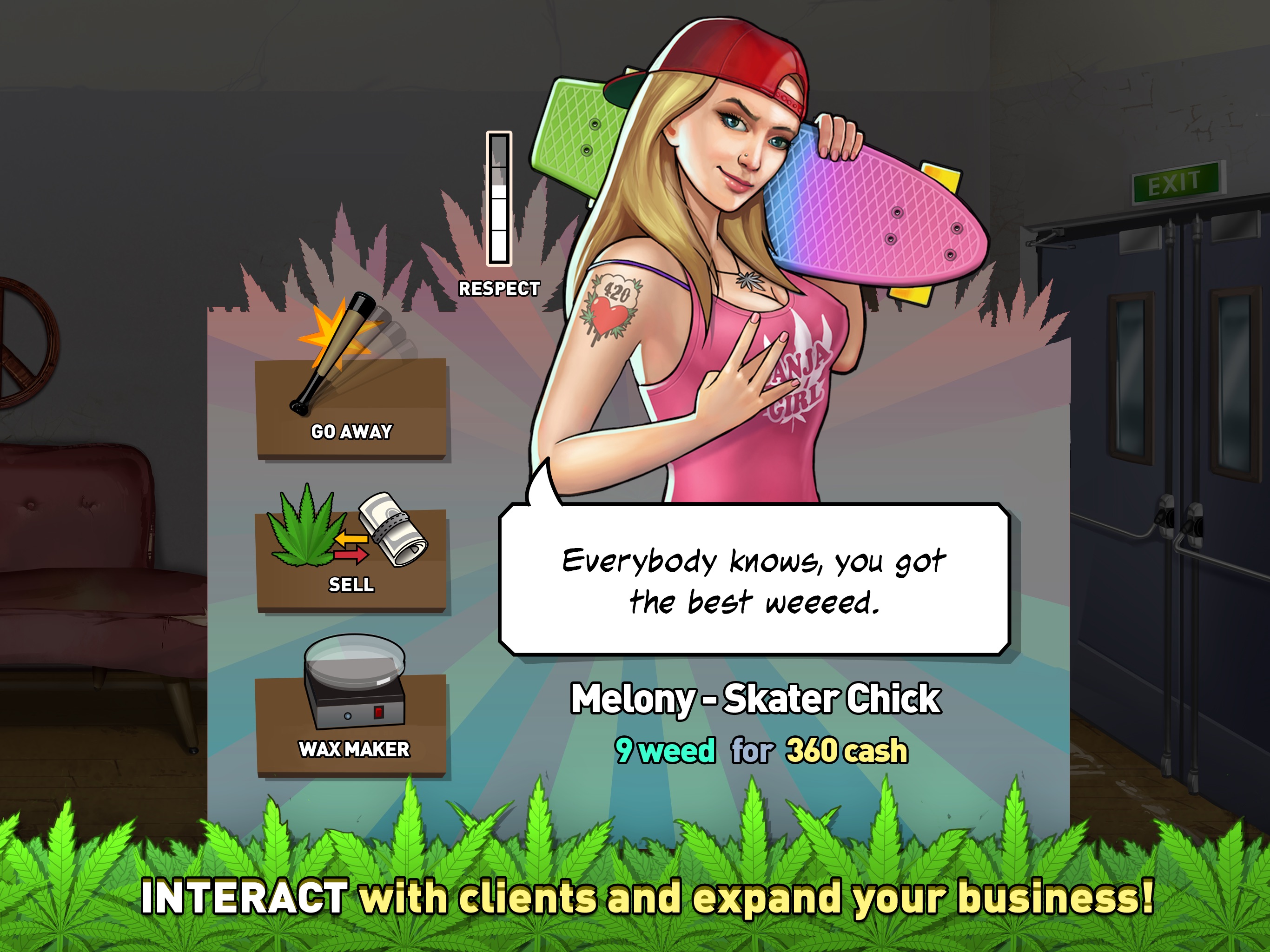The image size is (1270, 952).
Task: Click the rolled cash bundle icon
Action: [x=388, y=531]
